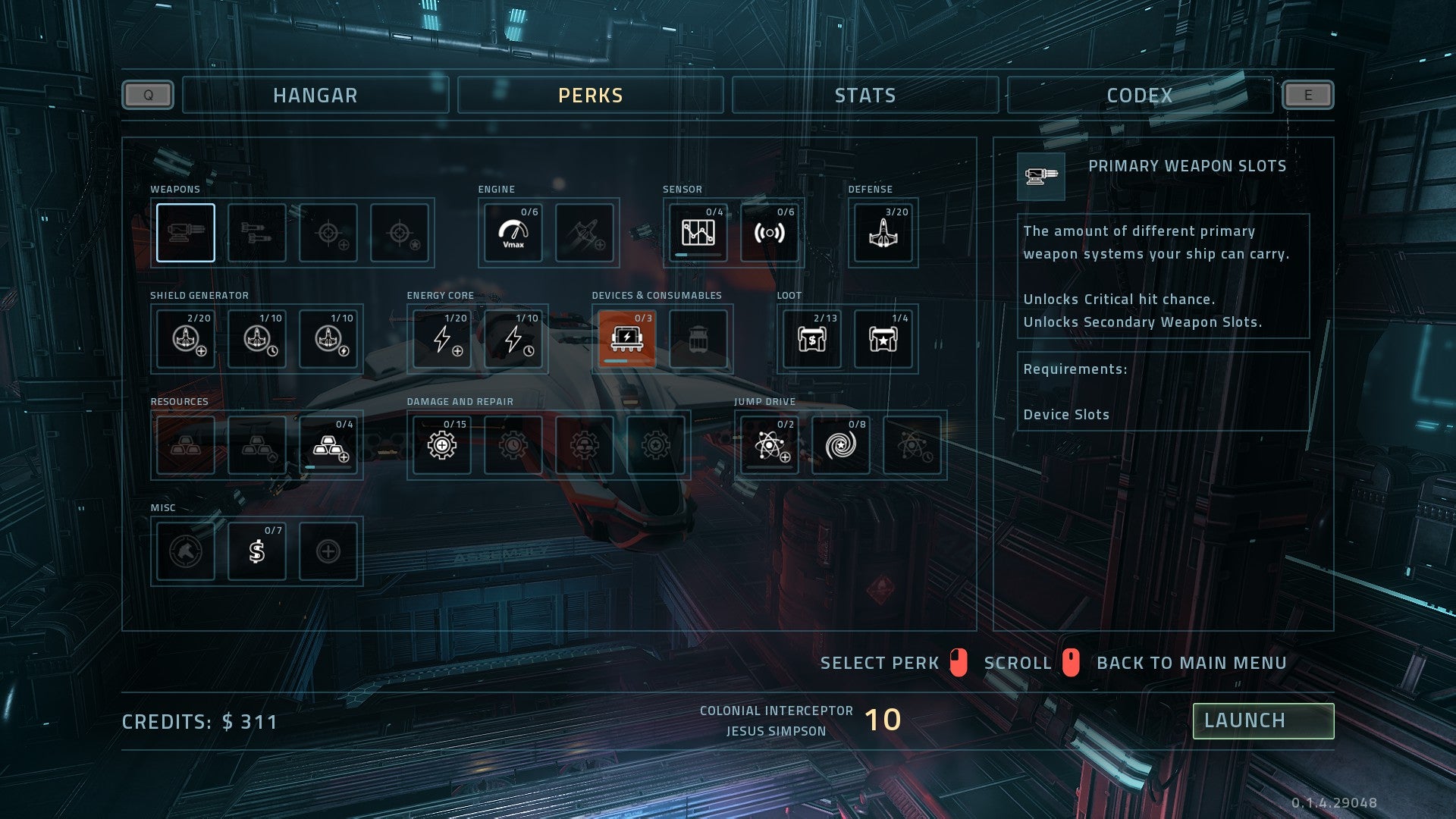This screenshot has width=1456, height=819.
Task: Select the sensor map perk
Action: tap(698, 233)
